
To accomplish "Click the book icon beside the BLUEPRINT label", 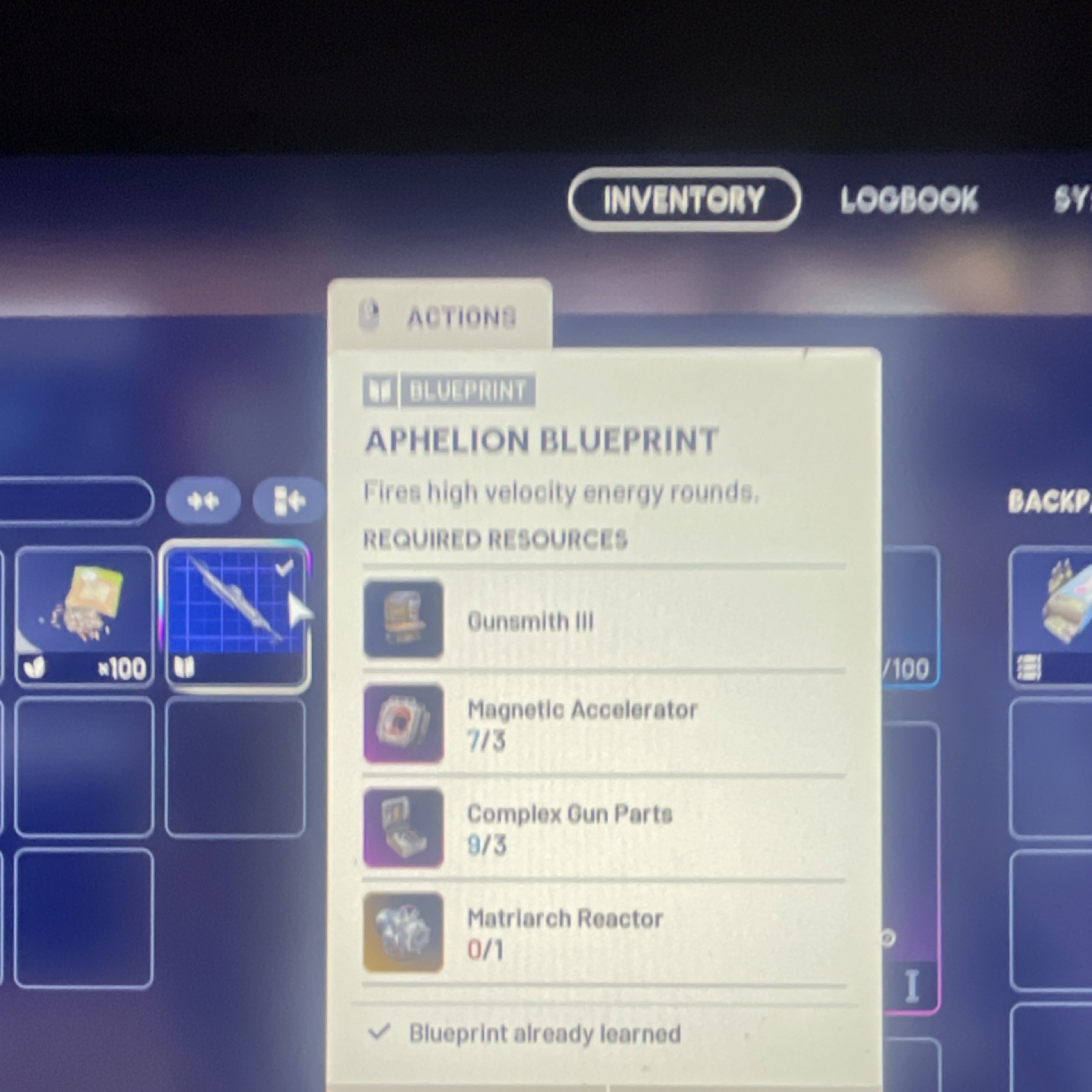I will 379,390.
